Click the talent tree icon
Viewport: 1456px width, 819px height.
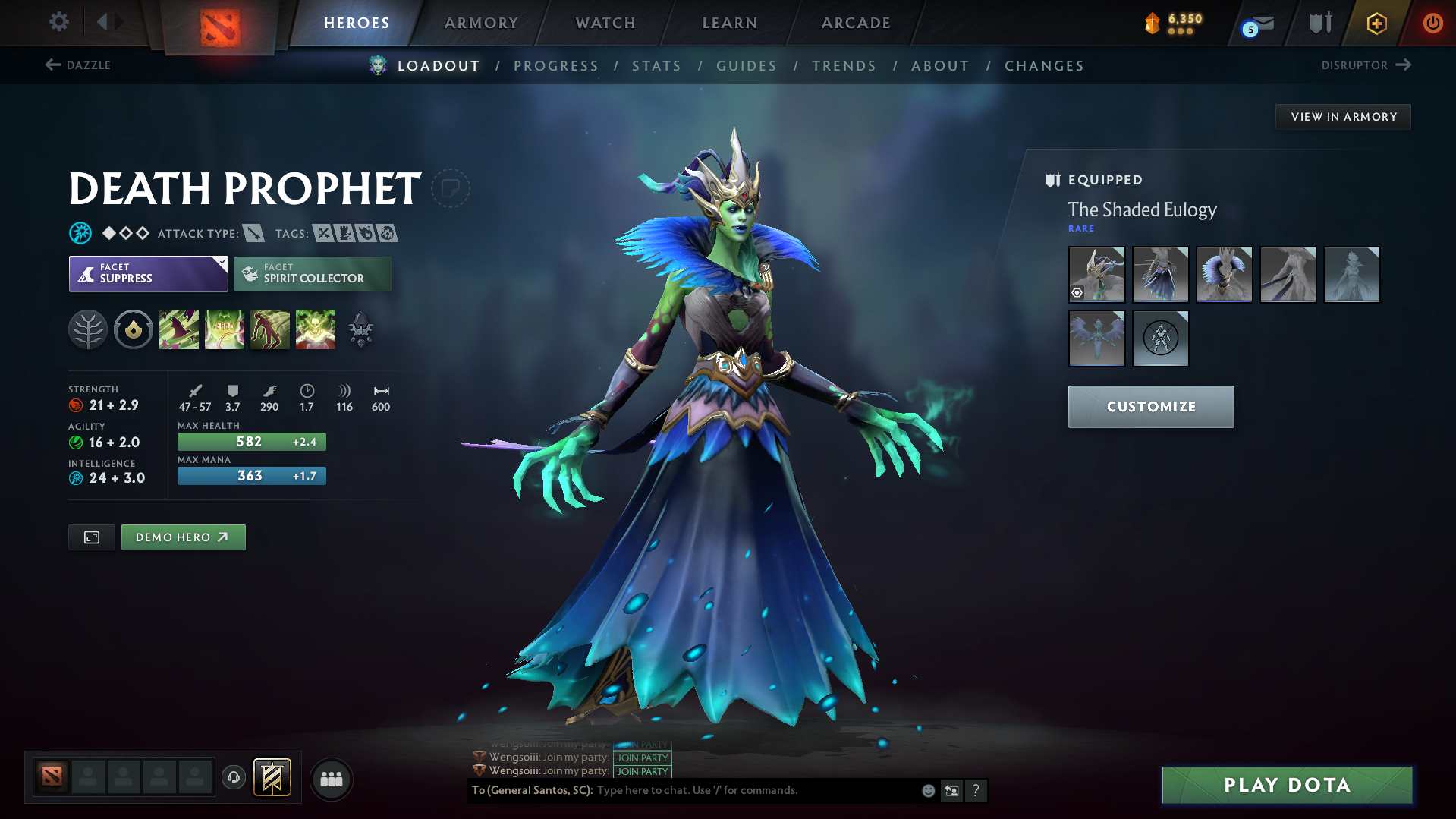[88, 329]
